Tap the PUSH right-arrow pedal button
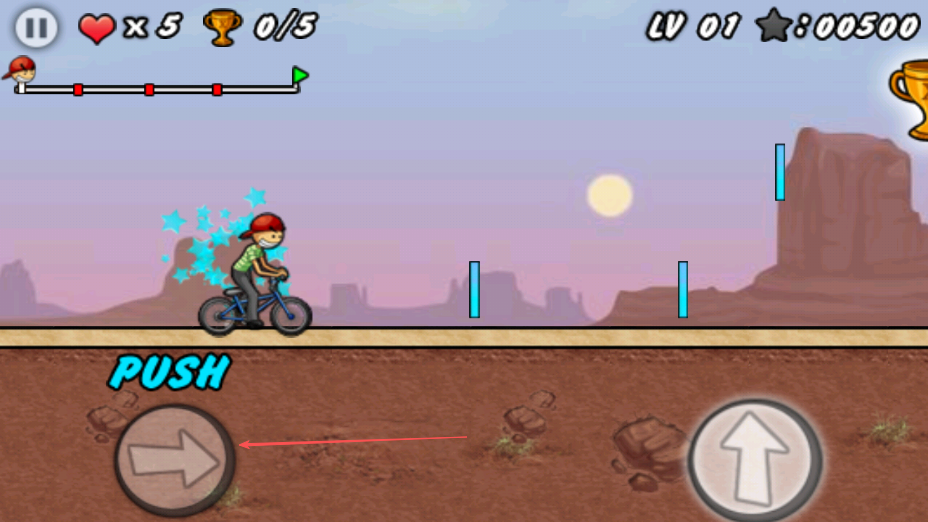The height and width of the screenshot is (522, 928). pyautogui.click(x=175, y=459)
